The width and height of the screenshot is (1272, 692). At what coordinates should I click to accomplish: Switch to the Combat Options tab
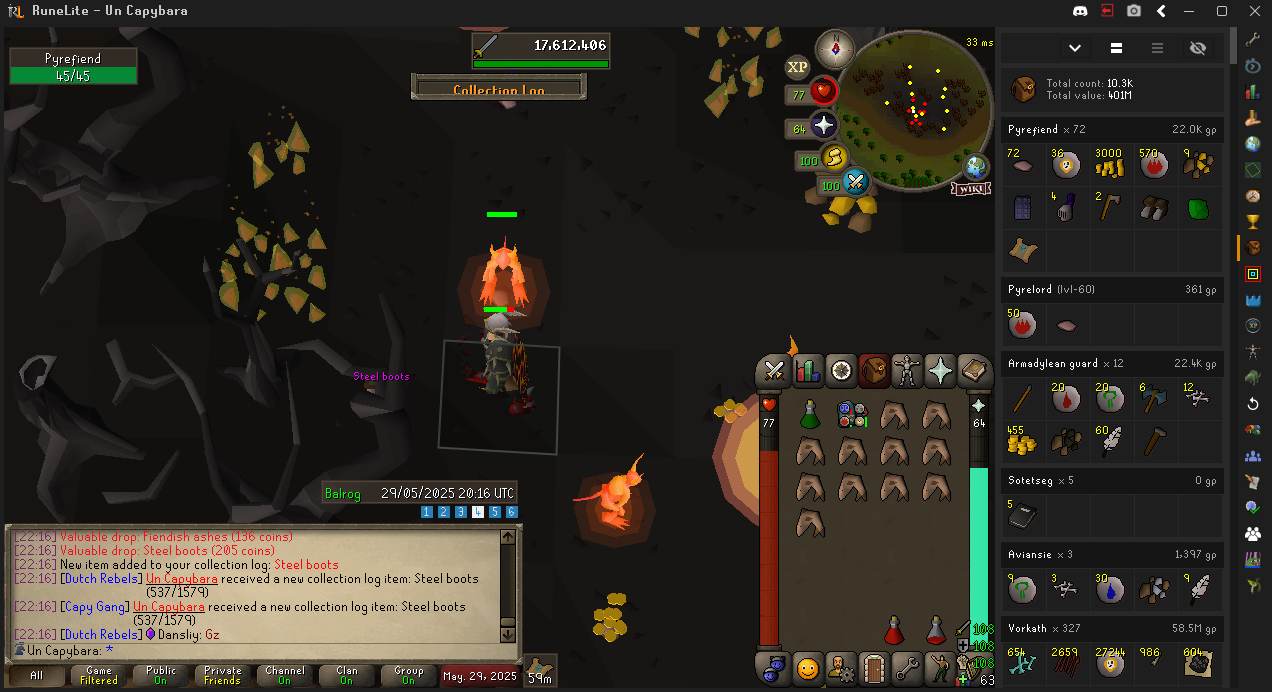coord(773,371)
